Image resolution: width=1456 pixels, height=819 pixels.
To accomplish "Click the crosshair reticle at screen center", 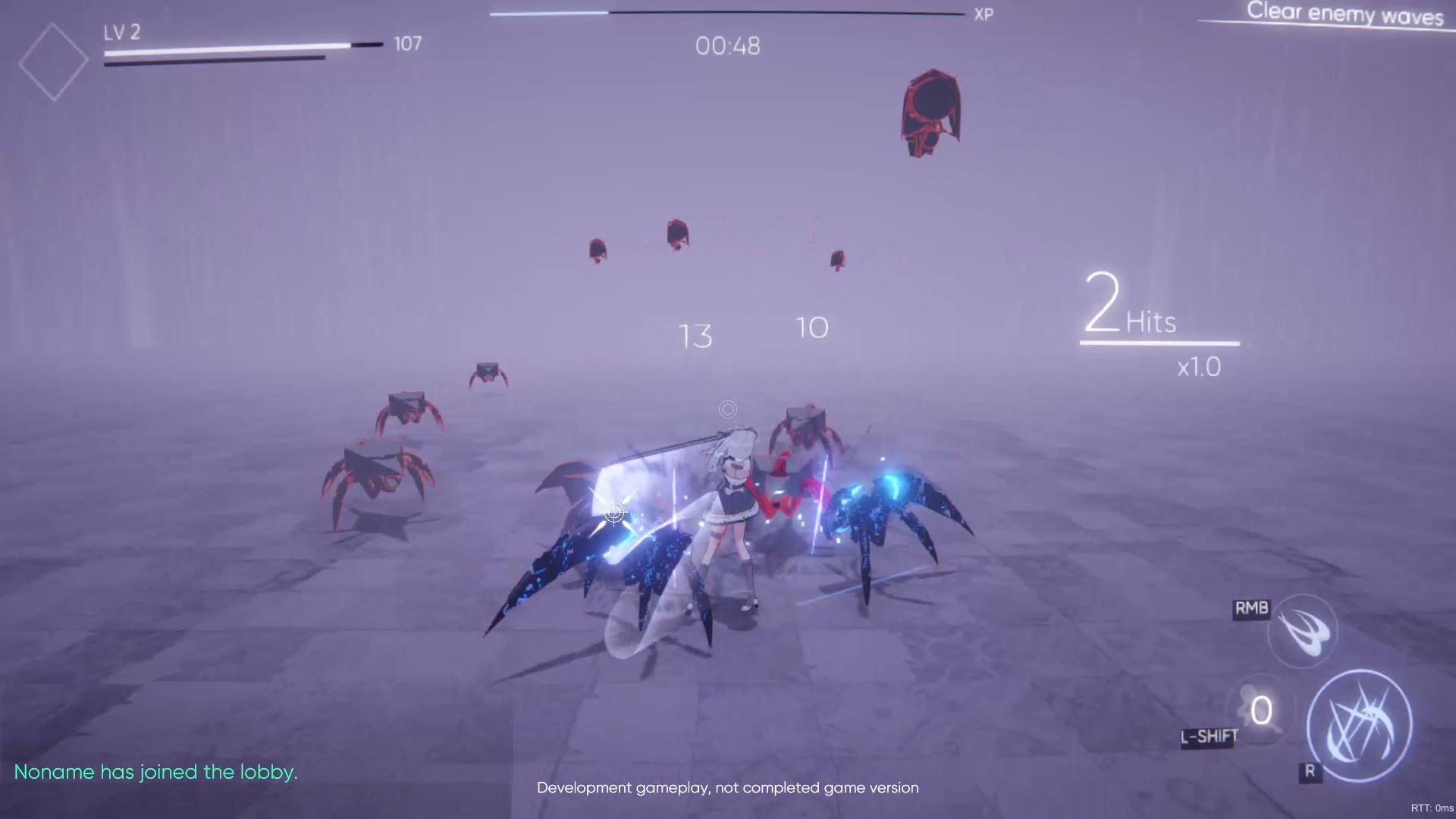I will click(727, 409).
